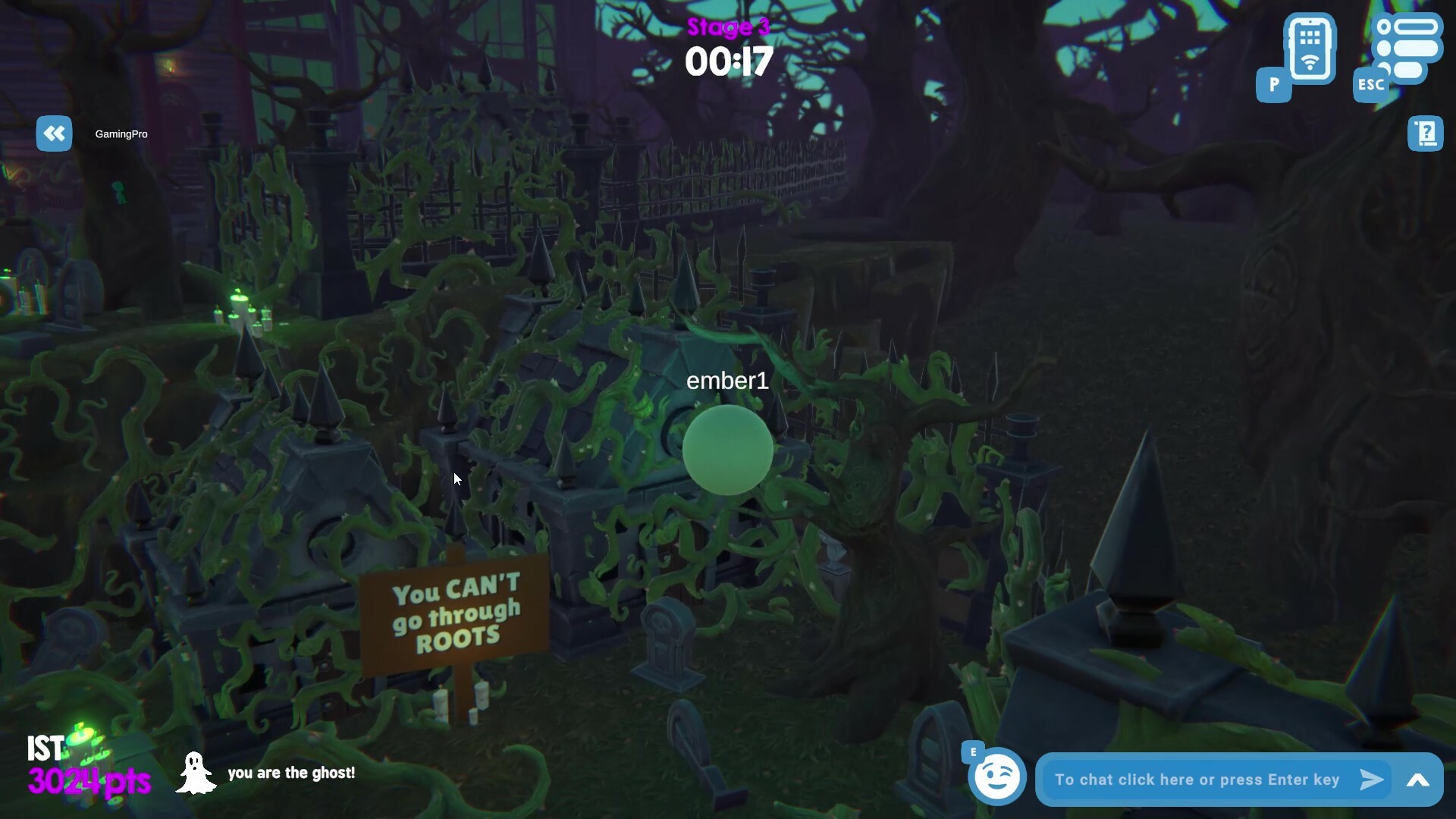Open the settings list icon near ESC

click(1408, 47)
